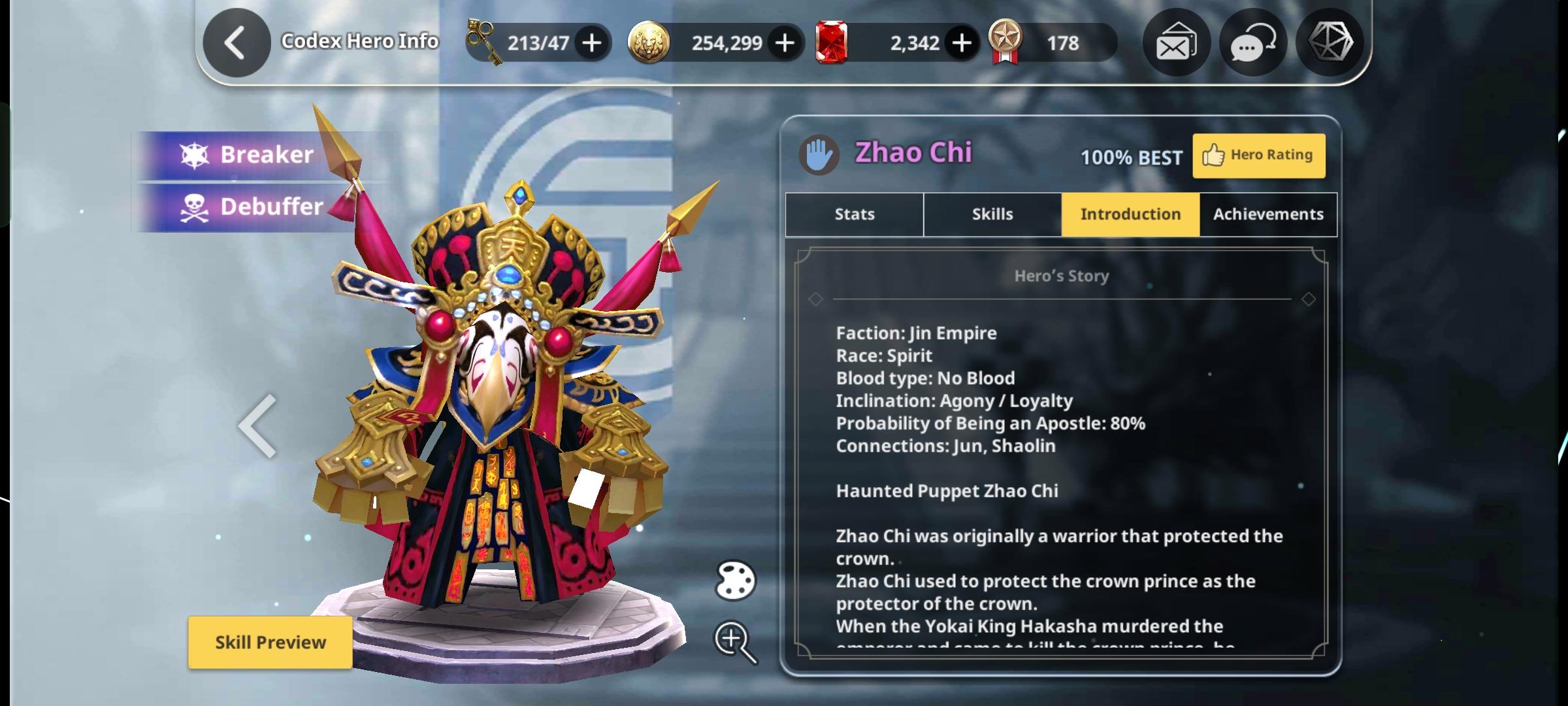
Task: Show the Achievements tab
Action: coord(1268,214)
